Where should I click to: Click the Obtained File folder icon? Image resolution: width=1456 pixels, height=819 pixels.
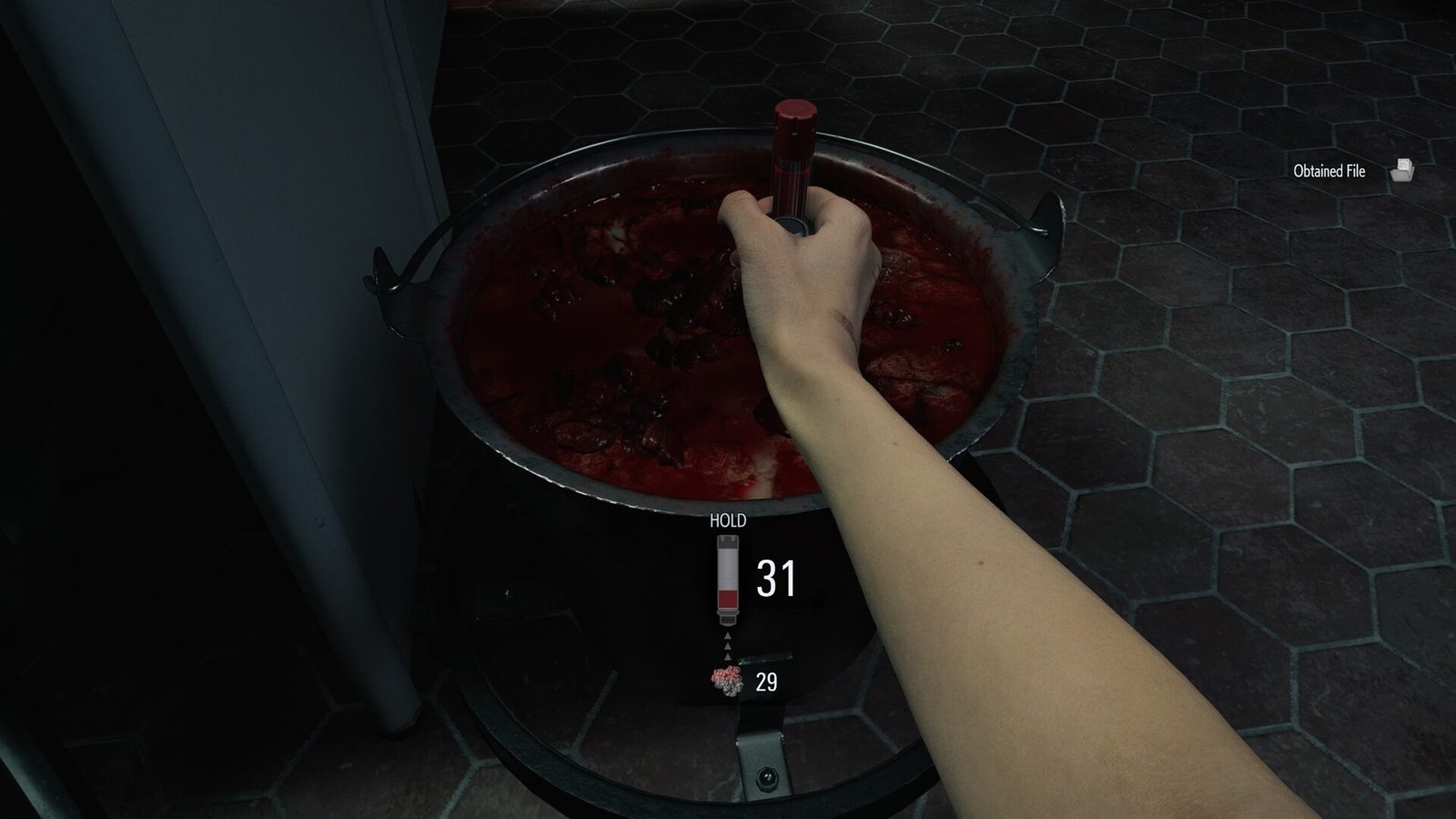point(1401,171)
